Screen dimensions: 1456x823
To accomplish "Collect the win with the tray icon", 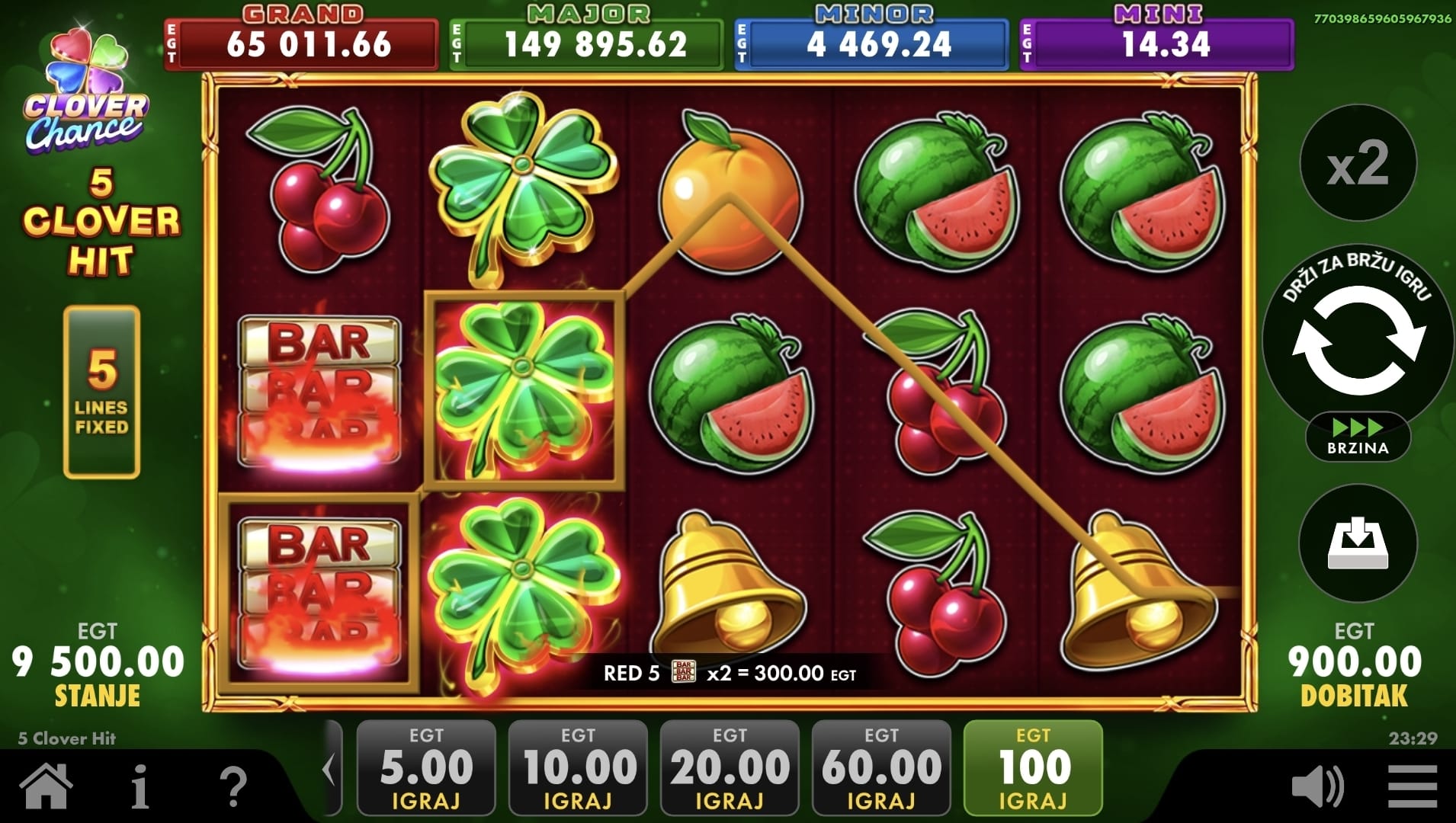I will pyautogui.click(x=1358, y=543).
